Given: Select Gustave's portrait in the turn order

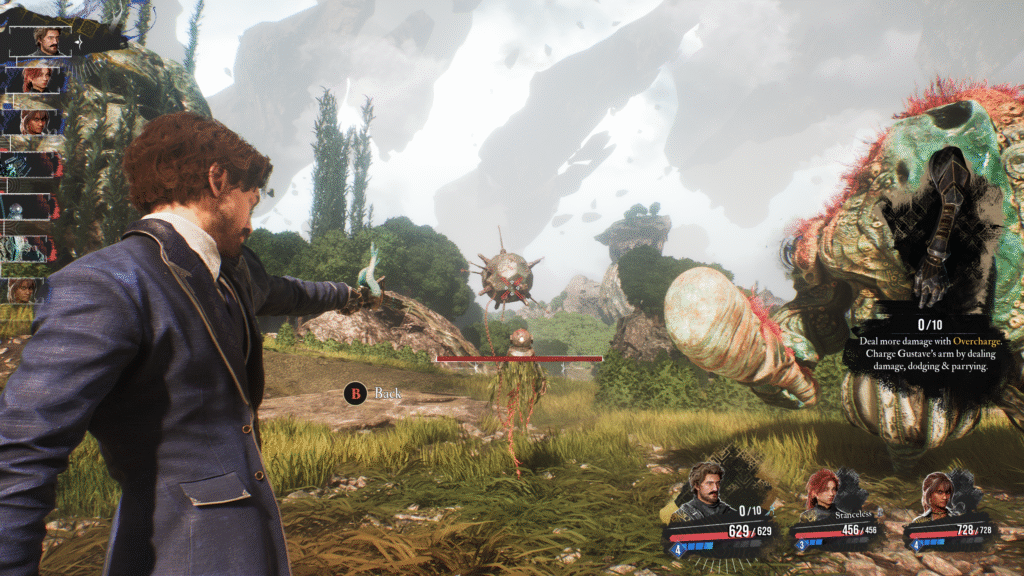Looking at the screenshot, I should pos(46,41).
